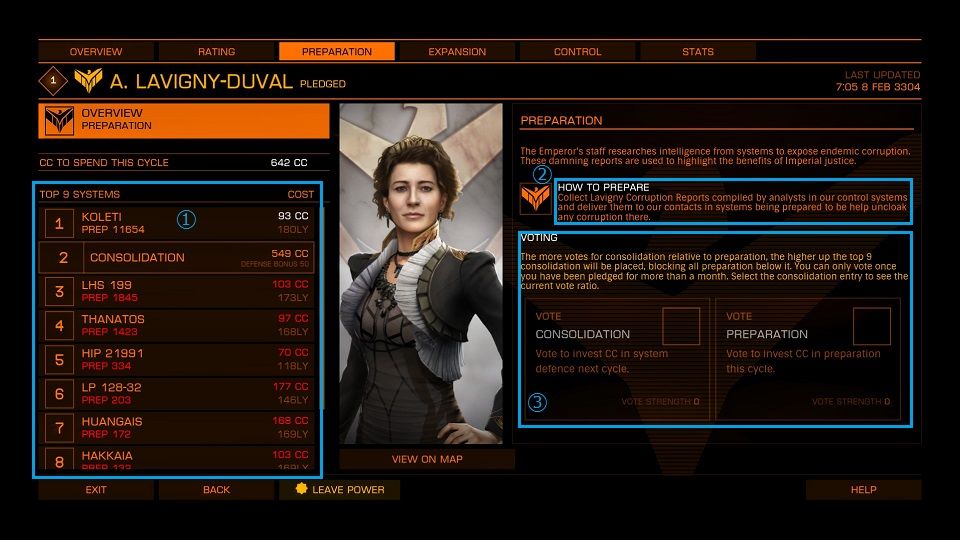This screenshot has width=960, height=540.
Task: Exit the powerplay screen
Action: coord(96,490)
